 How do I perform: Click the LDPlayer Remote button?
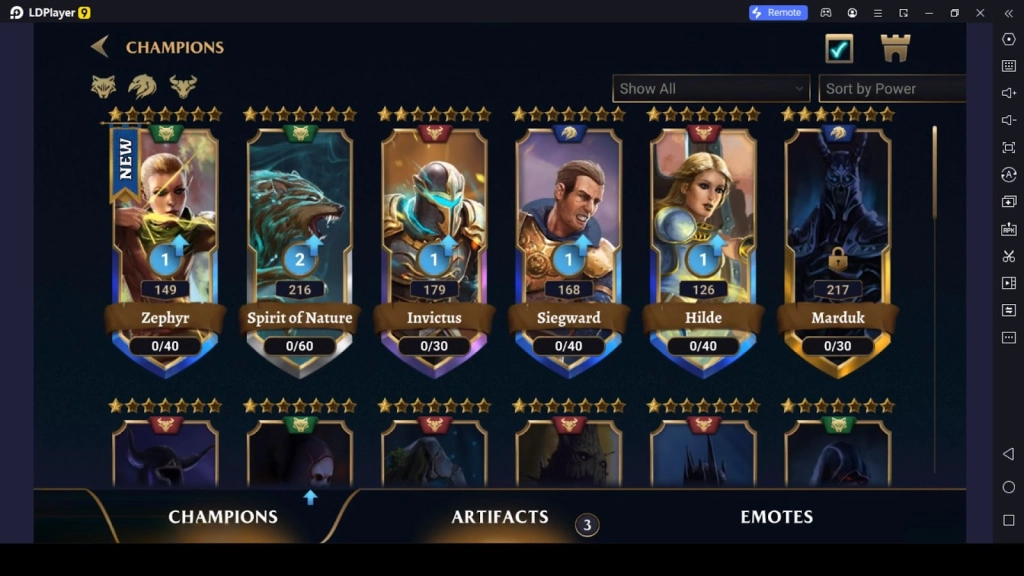(x=778, y=13)
